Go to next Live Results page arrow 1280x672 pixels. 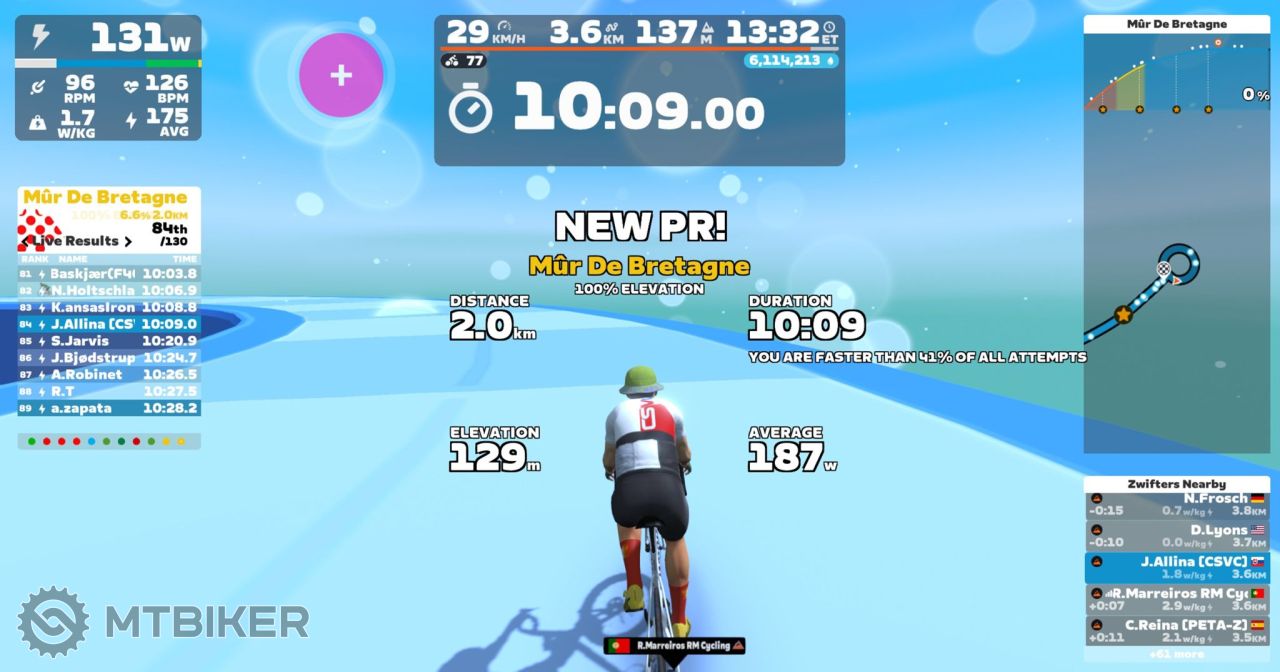pyautogui.click(x=128, y=241)
